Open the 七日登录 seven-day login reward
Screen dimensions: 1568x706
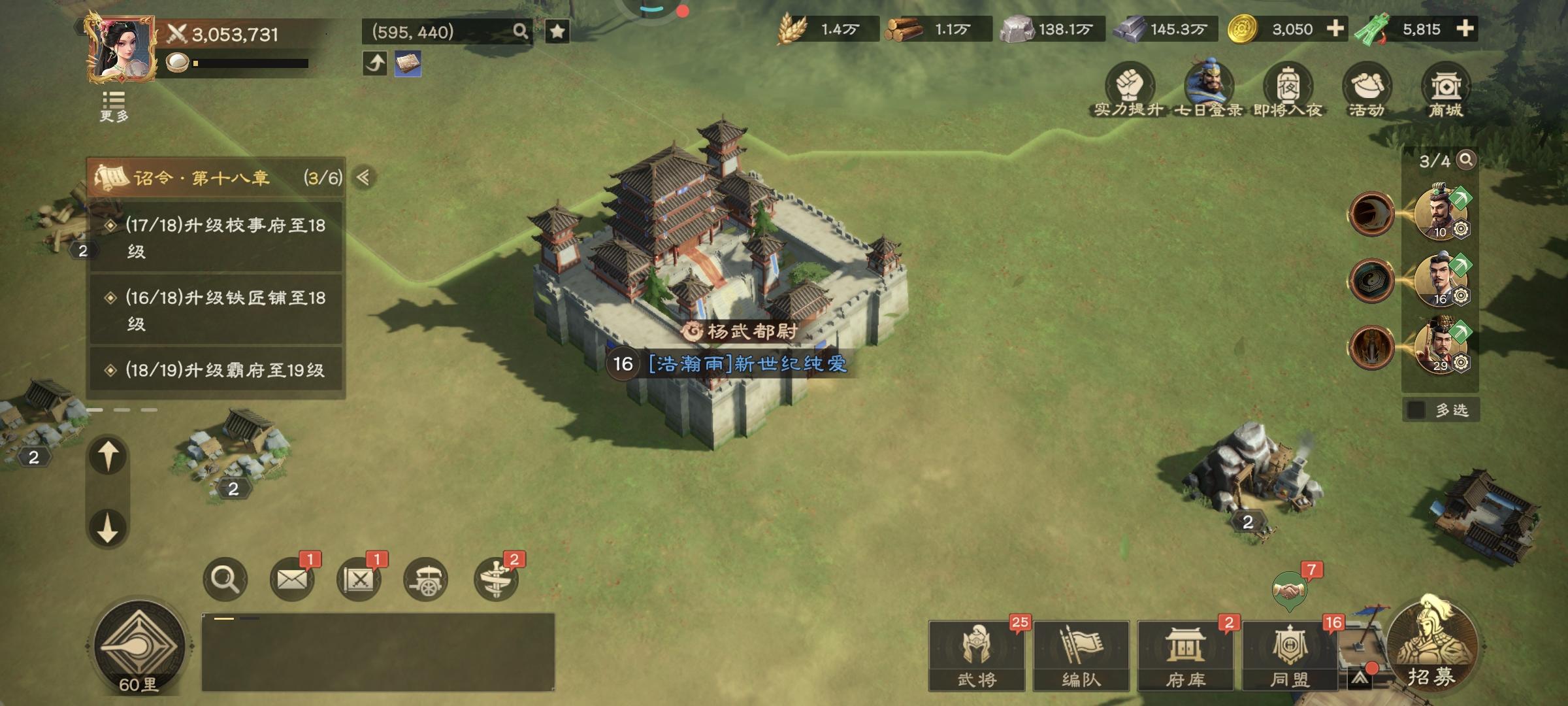(1209, 93)
